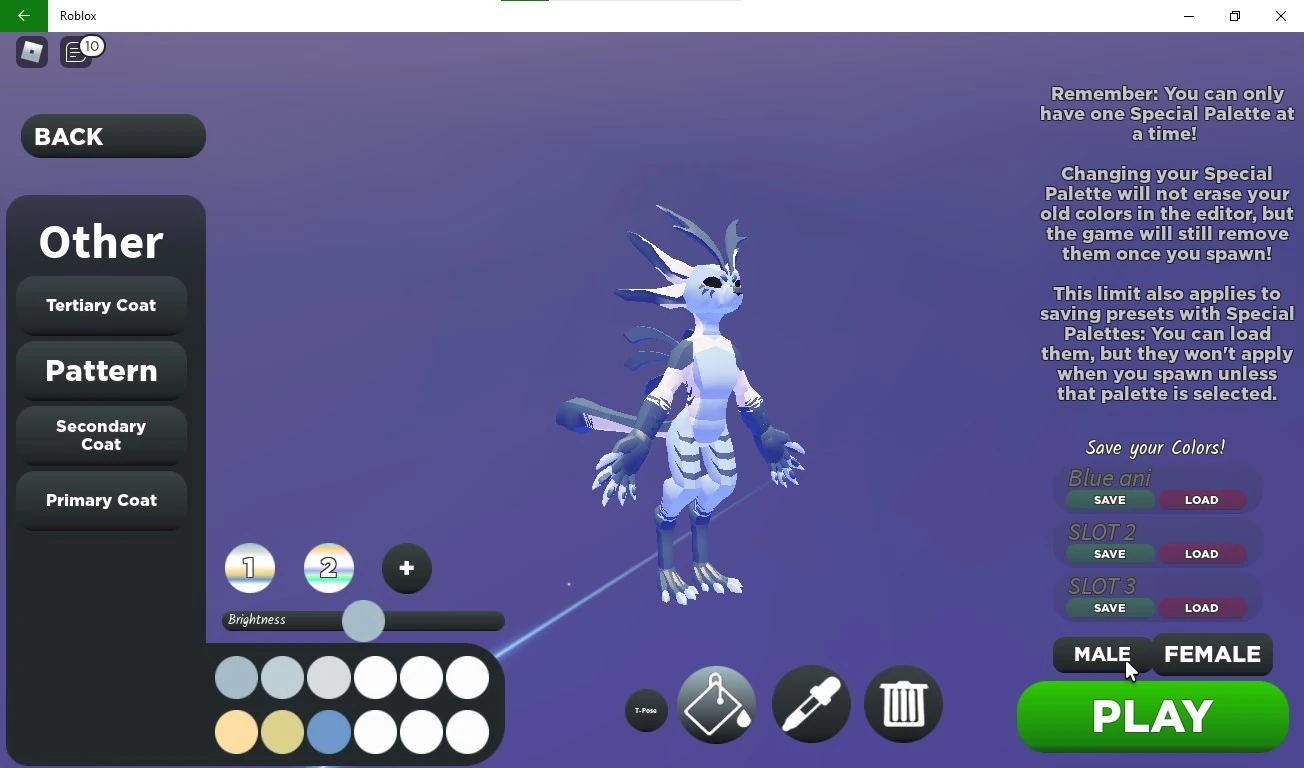The height and width of the screenshot is (768, 1304).
Task: Select the paint bucket fill tool
Action: tap(716, 704)
